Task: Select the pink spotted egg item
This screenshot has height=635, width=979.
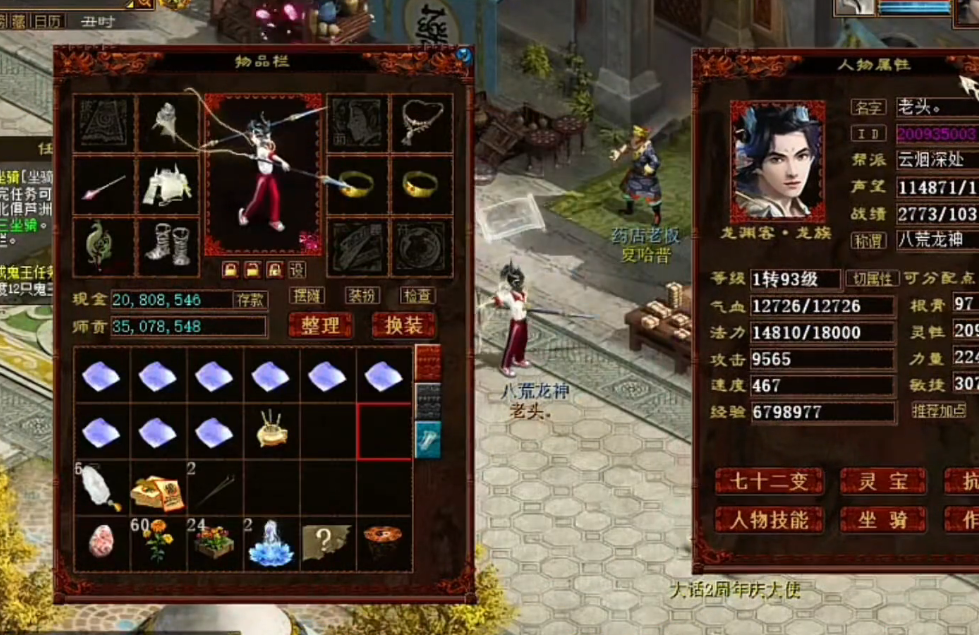Action: (102, 543)
